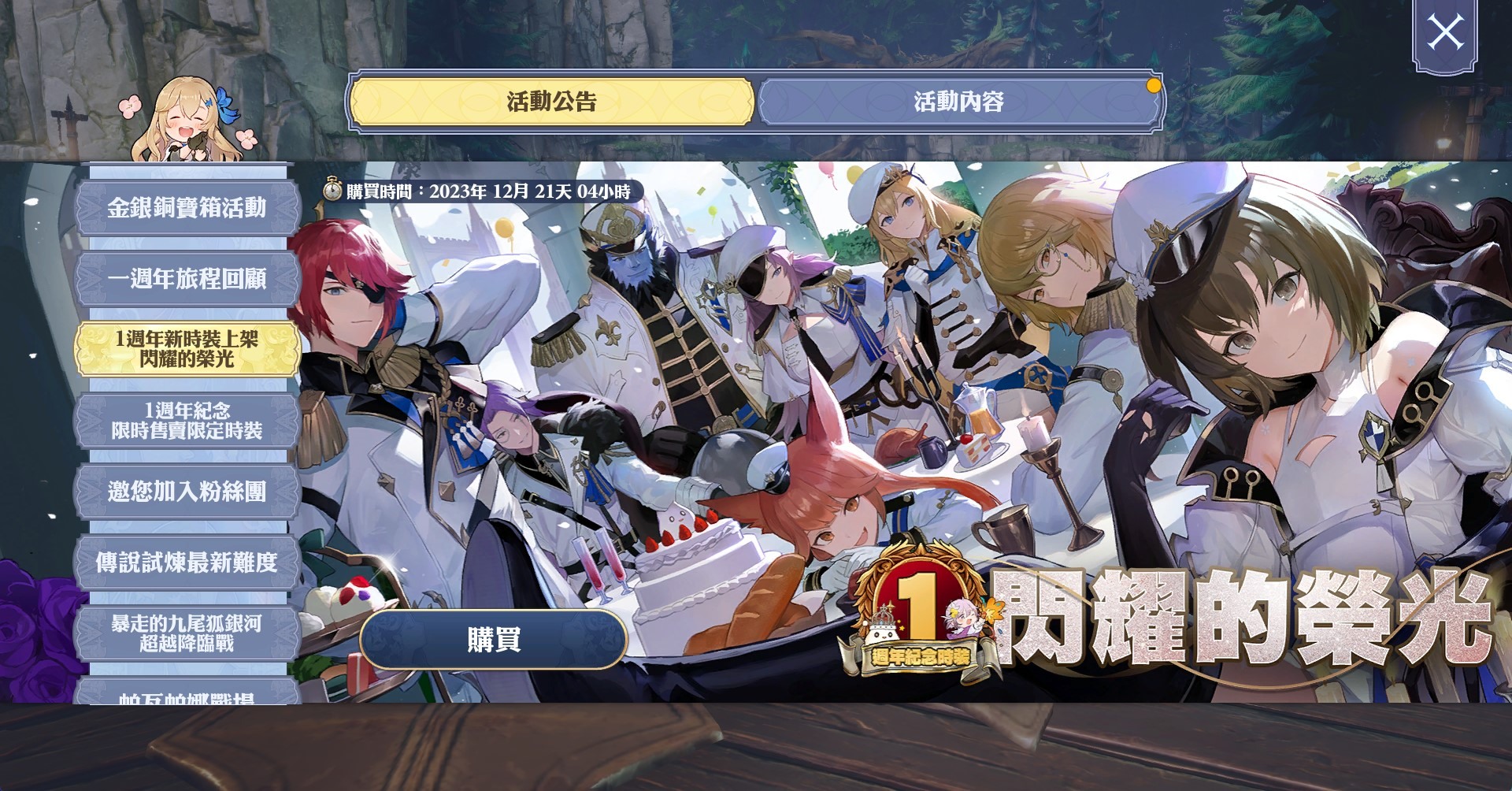Click the stopwatch icon beside the purchase time
1512x791 pixels.
click(333, 188)
